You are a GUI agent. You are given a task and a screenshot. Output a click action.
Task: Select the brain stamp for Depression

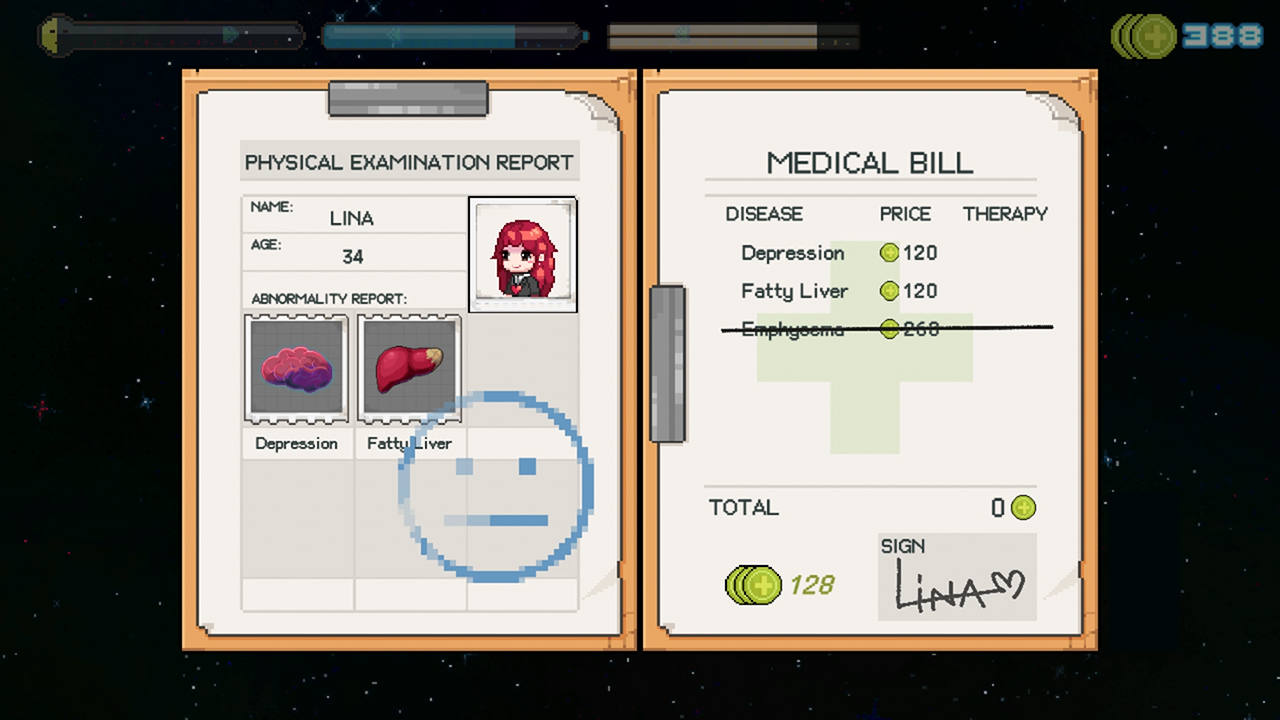[296, 368]
